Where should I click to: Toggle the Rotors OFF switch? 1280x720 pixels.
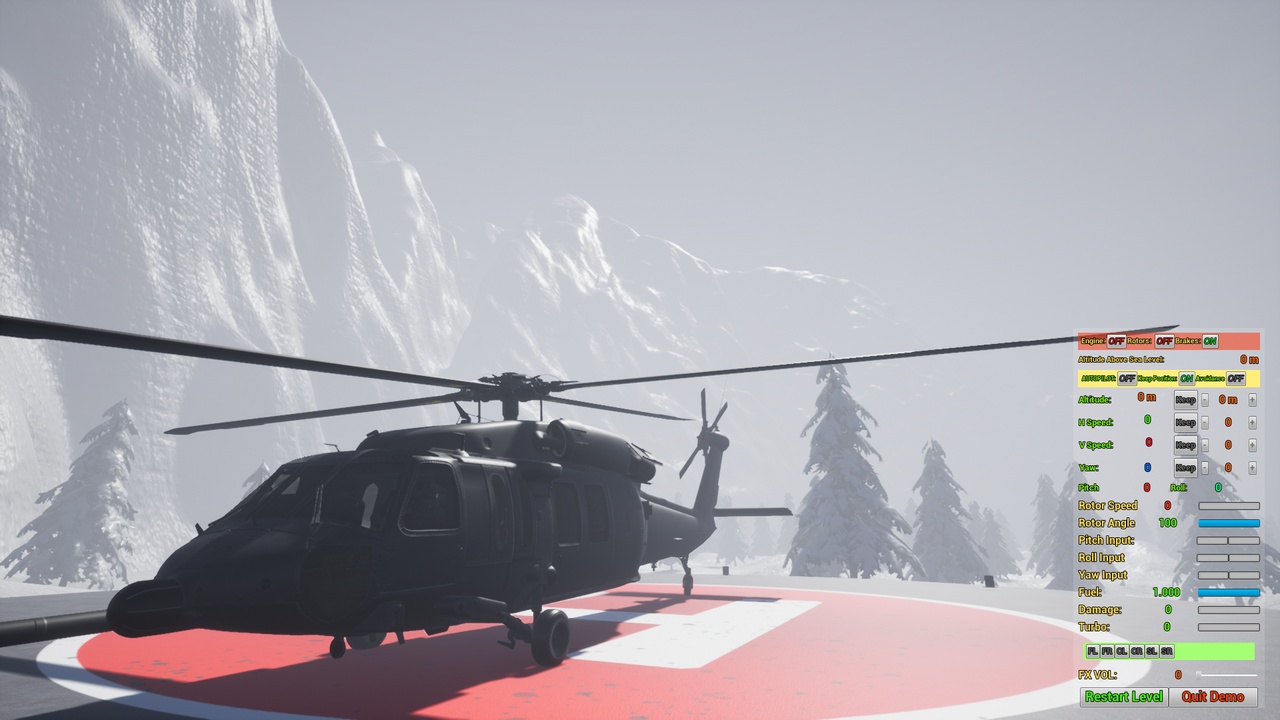click(x=1164, y=341)
